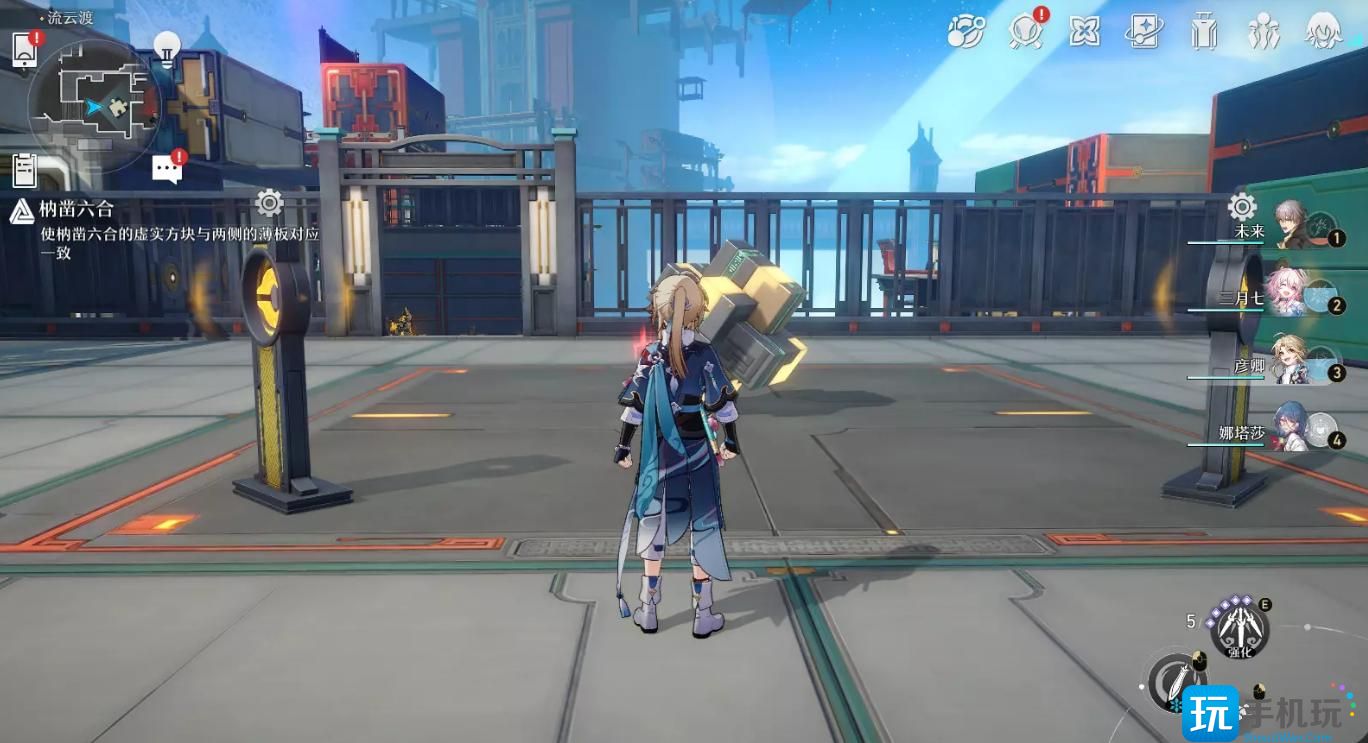Screen dimensions: 1368x743
Task: Open the chat speech bubble
Action: pyautogui.click(x=167, y=169)
